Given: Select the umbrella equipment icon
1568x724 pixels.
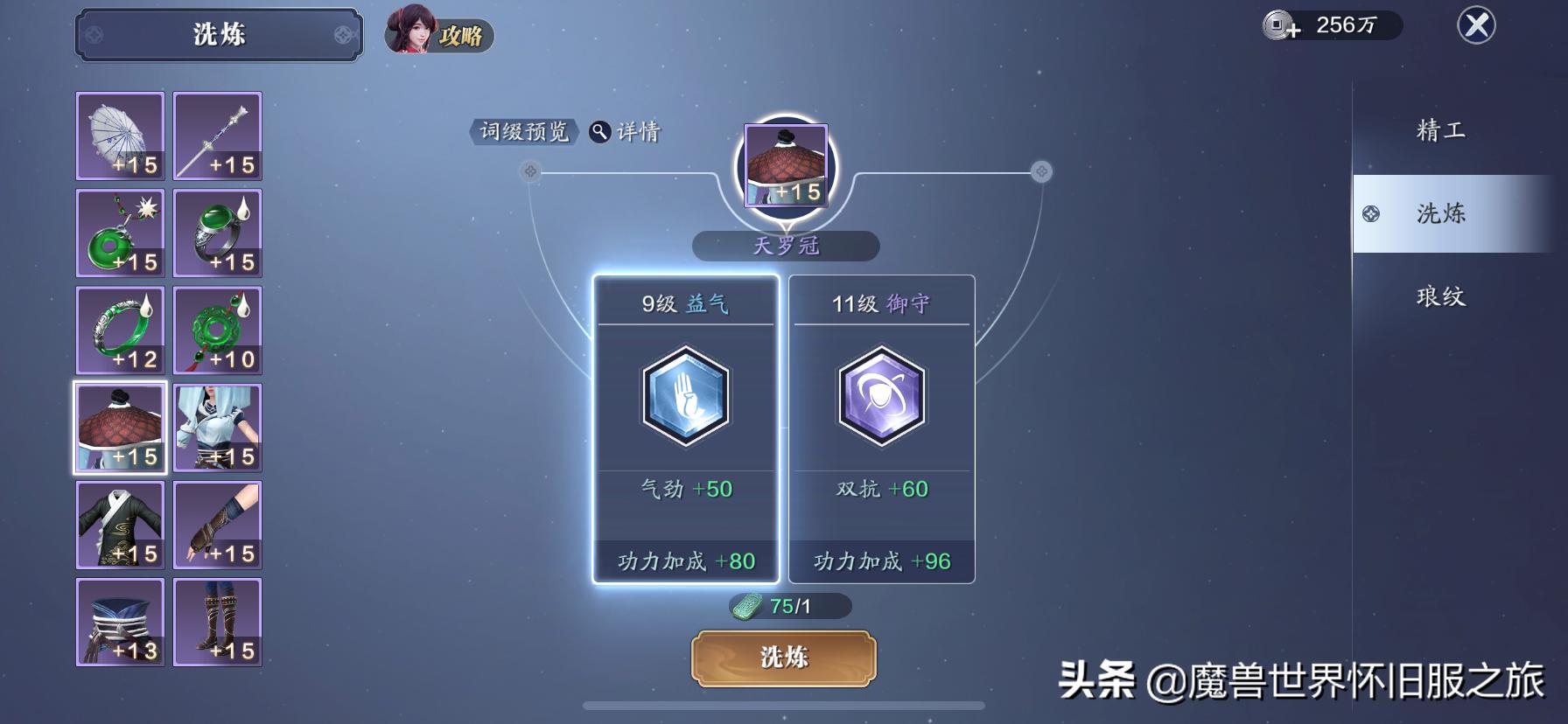Looking at the screenshot, I should point(120,136).
